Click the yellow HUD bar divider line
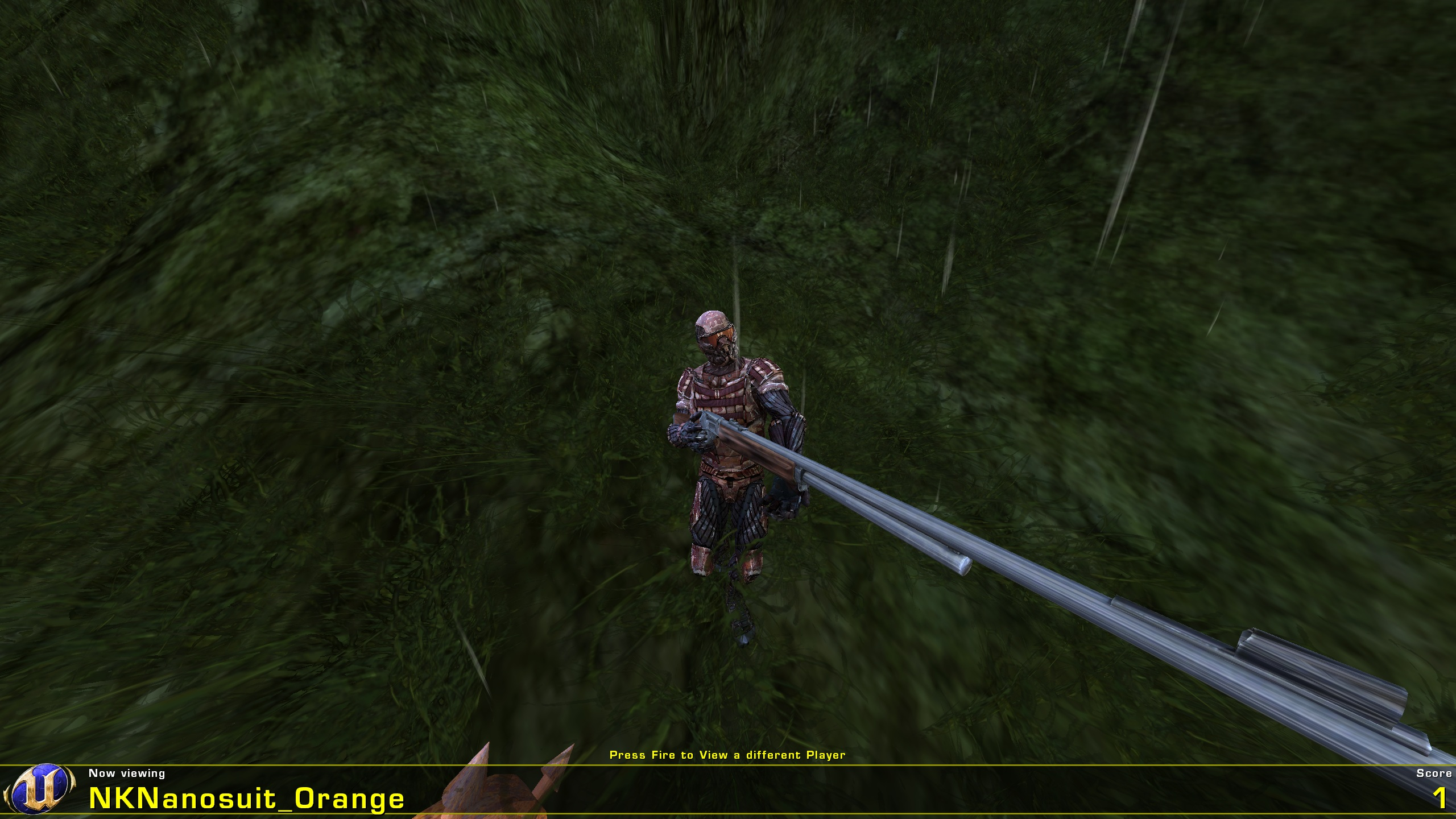1456x819 pixels. click(728, 766)
